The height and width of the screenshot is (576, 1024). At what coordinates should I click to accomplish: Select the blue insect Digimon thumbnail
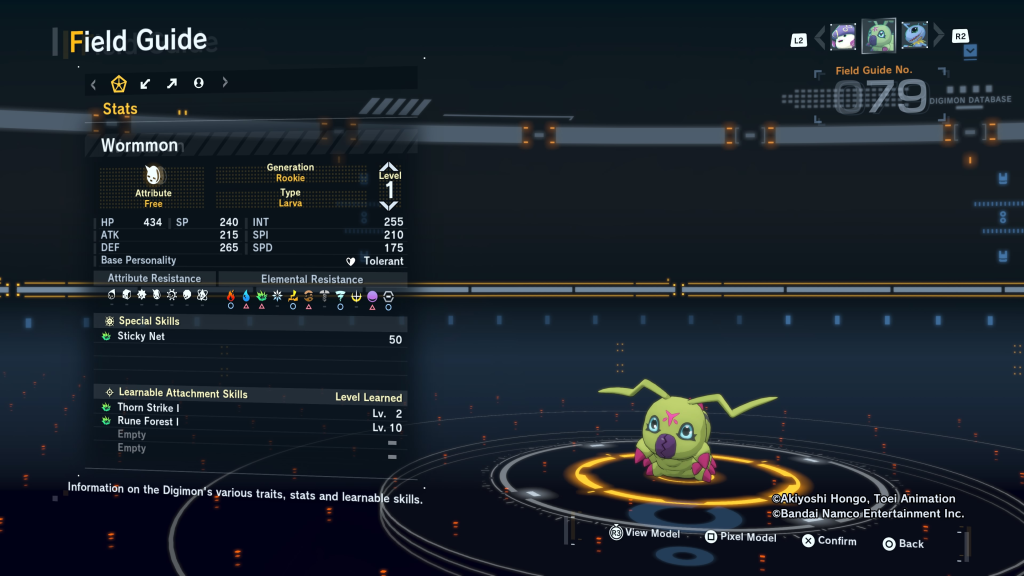[x=914, y=36]
